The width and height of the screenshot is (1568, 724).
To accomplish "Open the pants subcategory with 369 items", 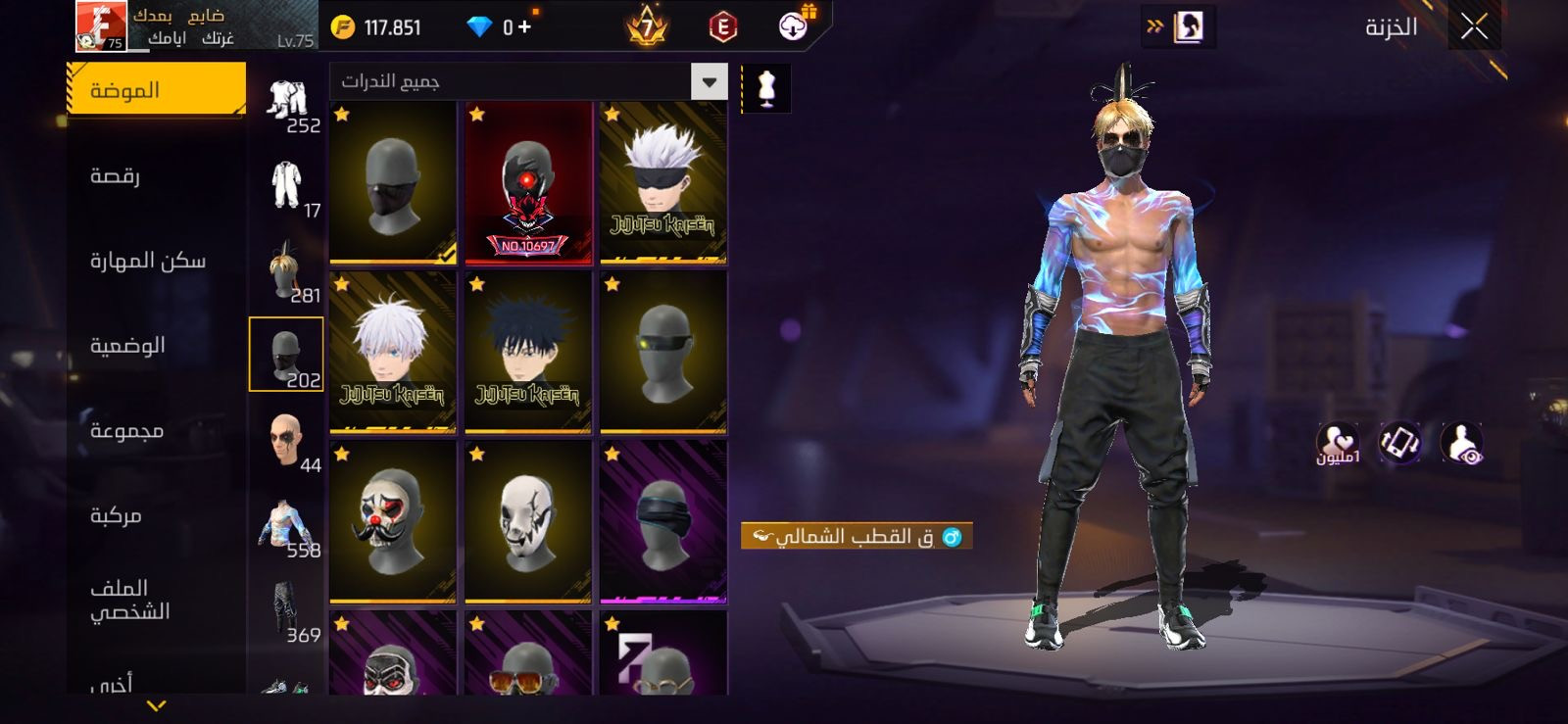I will click(x=286, y=611).
